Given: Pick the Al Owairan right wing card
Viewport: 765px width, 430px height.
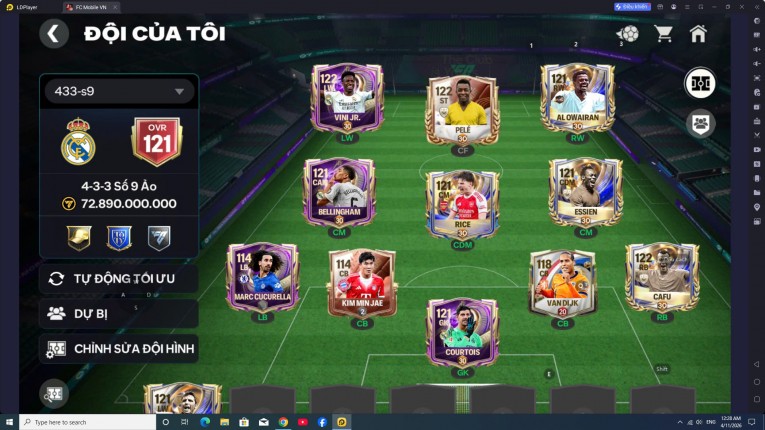Looking at the screenshot, I should (576, 104).
